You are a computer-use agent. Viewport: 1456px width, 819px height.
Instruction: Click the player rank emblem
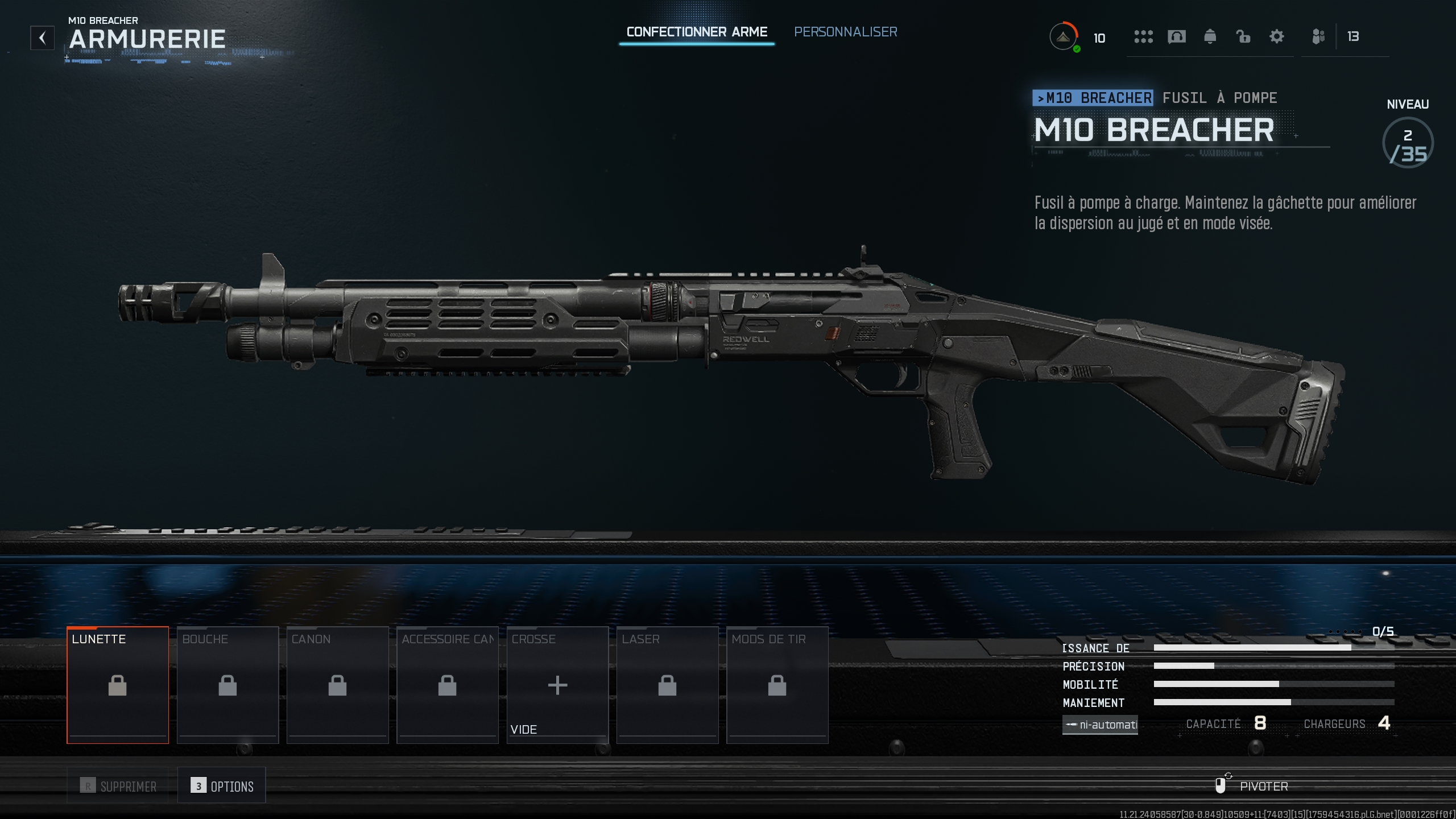click(1062, 36)
